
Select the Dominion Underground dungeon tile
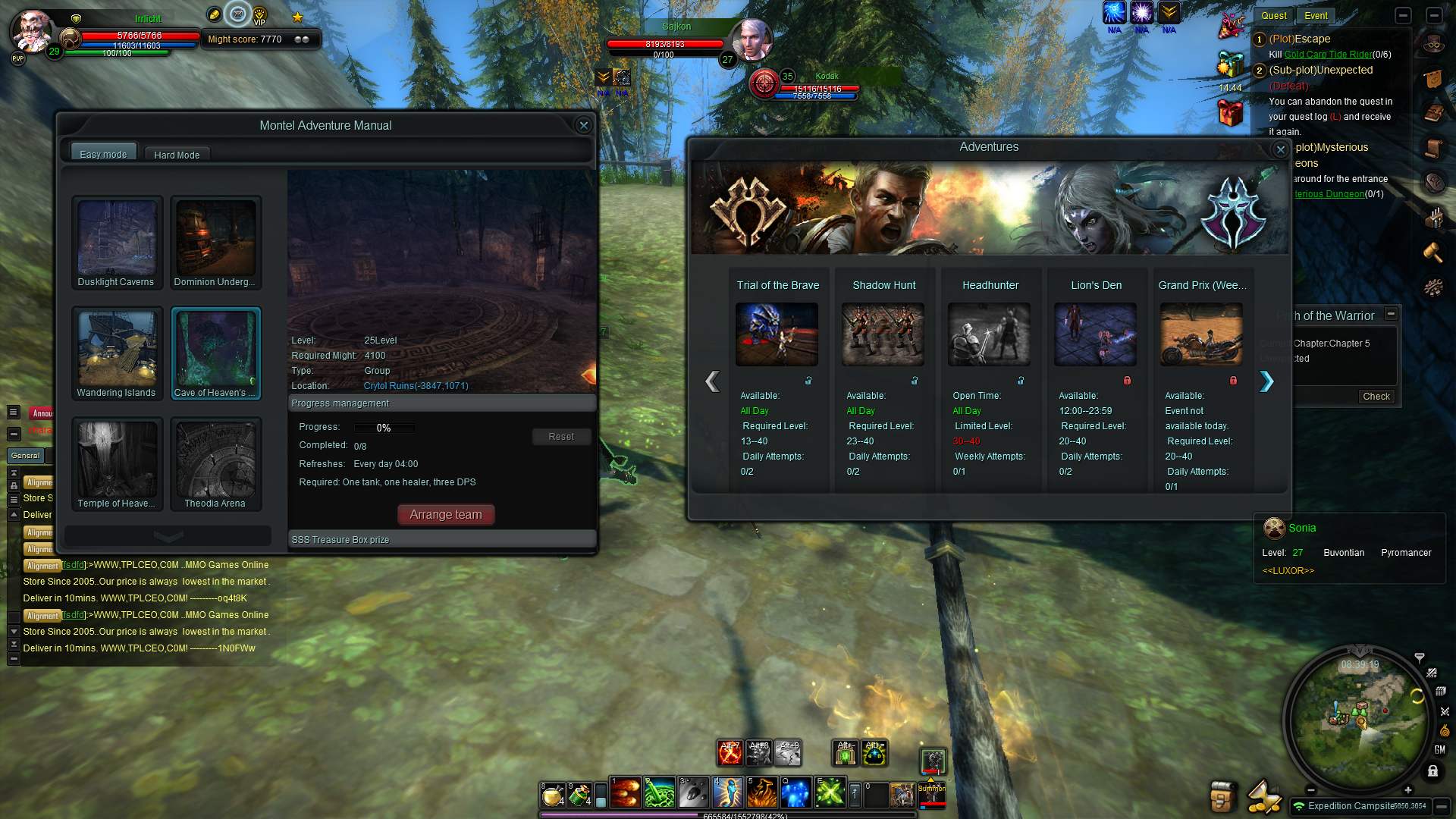tap(215, 242)
